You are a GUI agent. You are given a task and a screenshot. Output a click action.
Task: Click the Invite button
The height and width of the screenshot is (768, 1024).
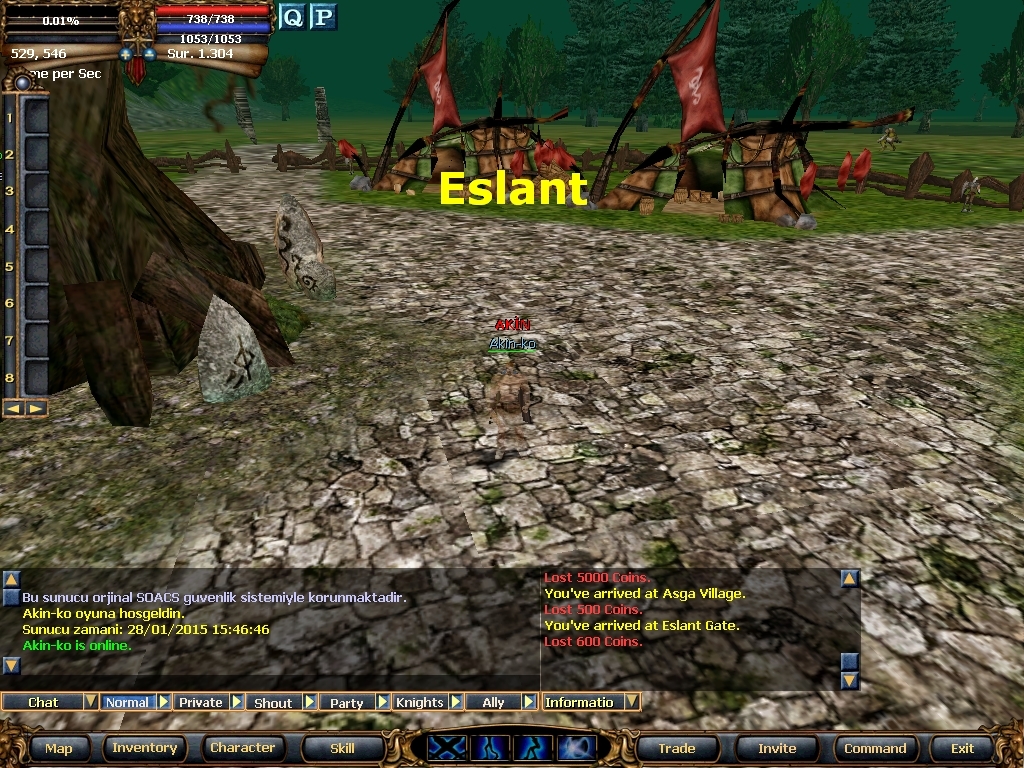coord(777,748)
